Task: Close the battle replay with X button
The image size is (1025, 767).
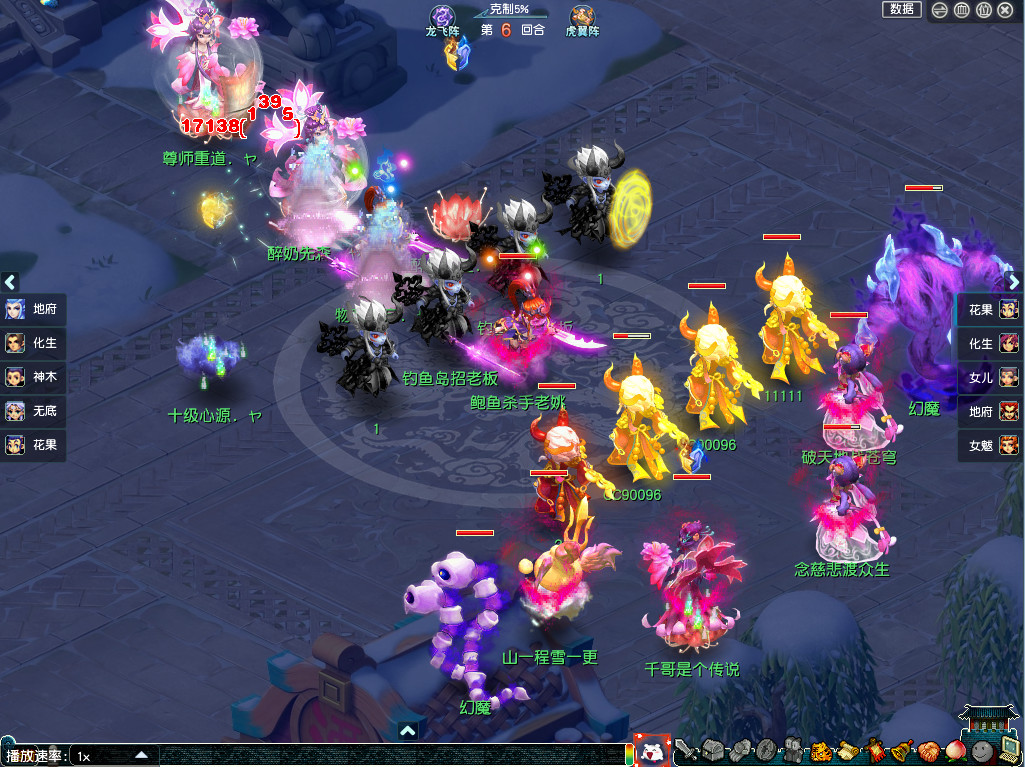Action: [x=1005, y=10]
